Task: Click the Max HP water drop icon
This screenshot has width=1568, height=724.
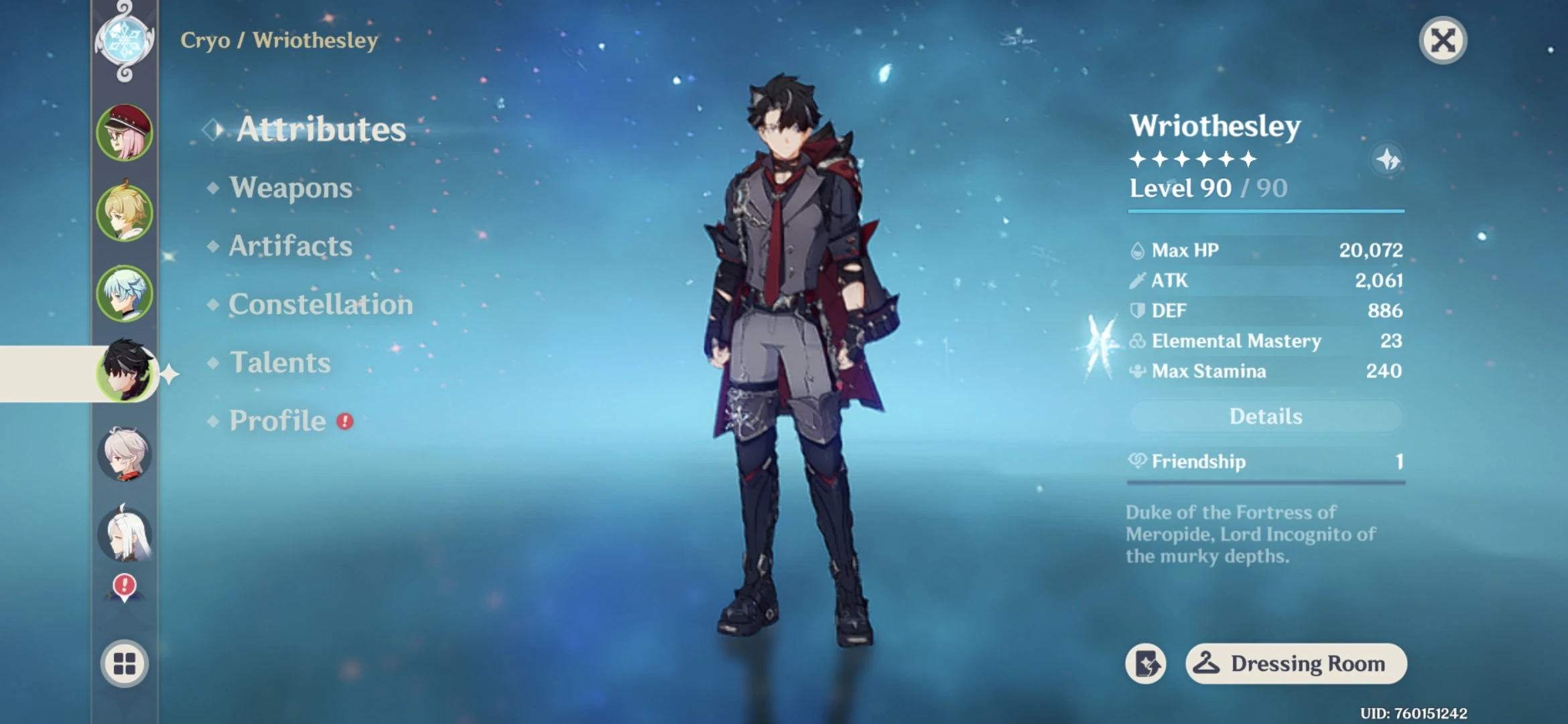Action: click(x=1137, y=249)
